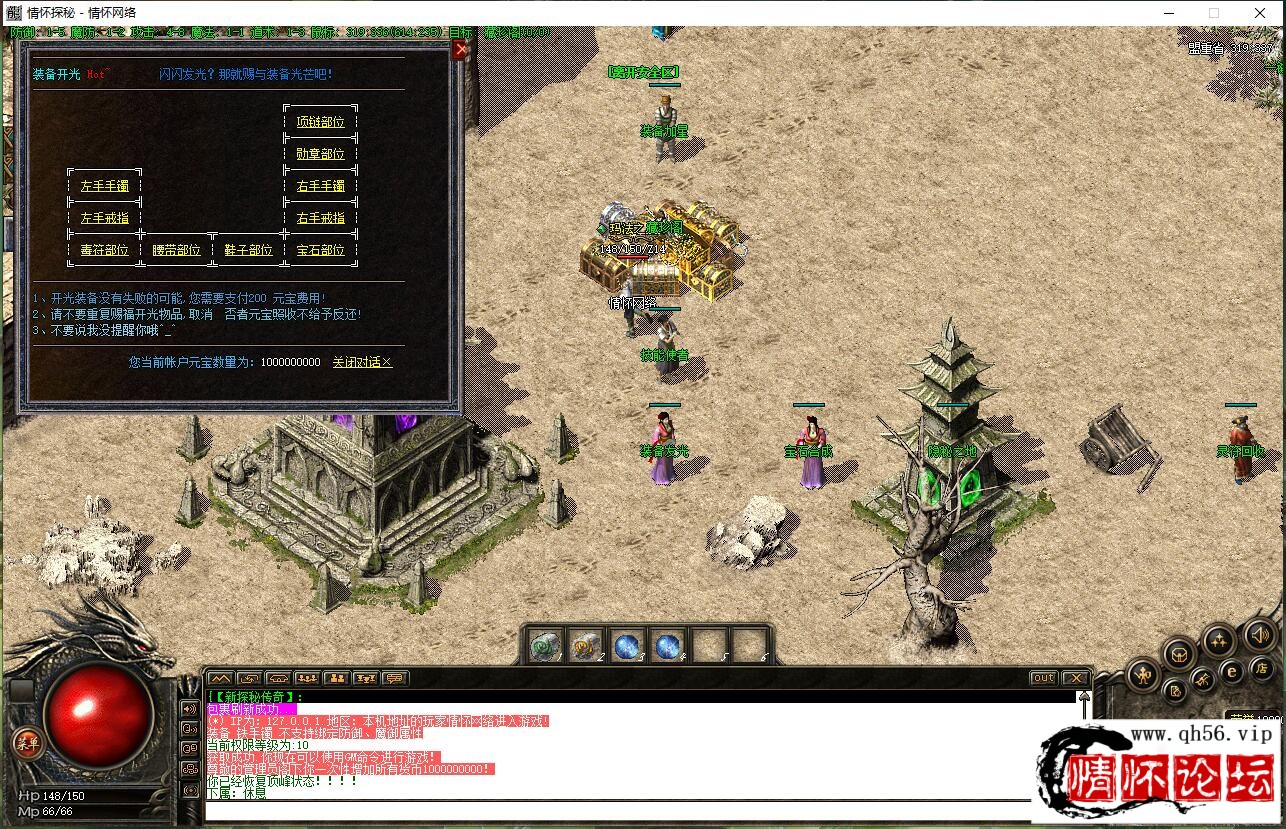Pick the 右手戒指 right ring option
This screenshot has width=1286, height=829.
pos(320,218)
